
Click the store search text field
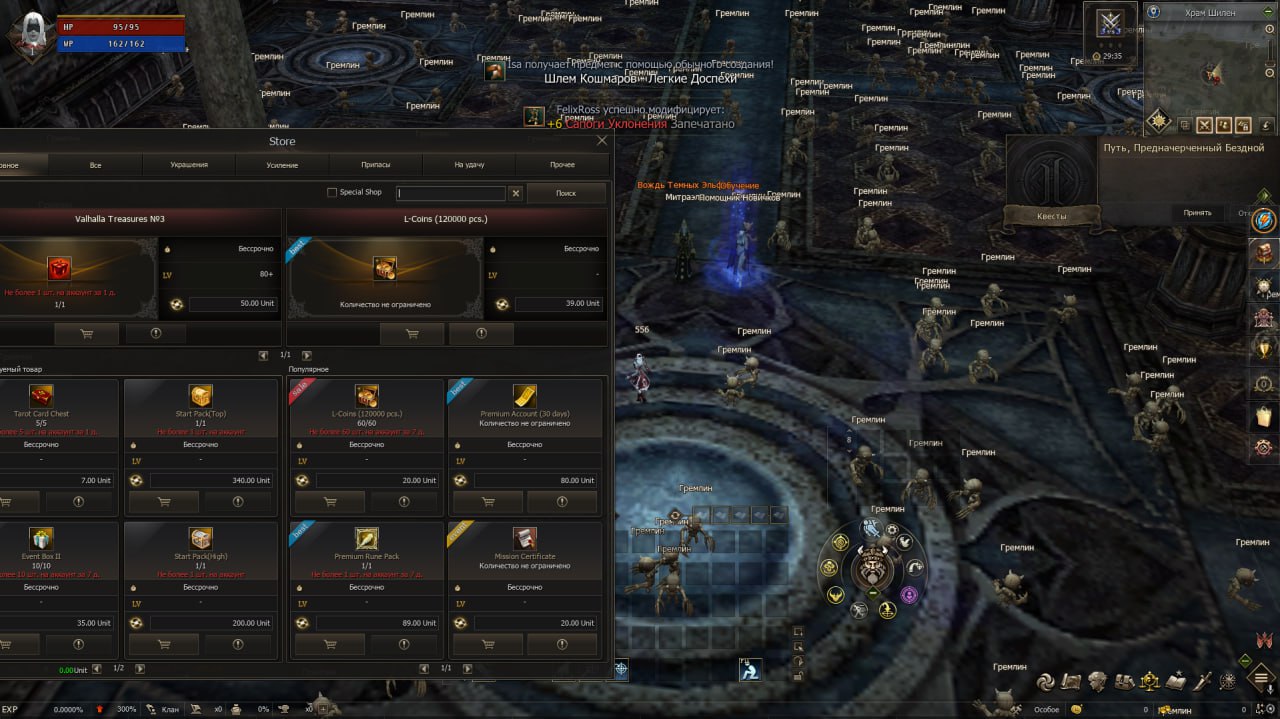coord(450,193)
